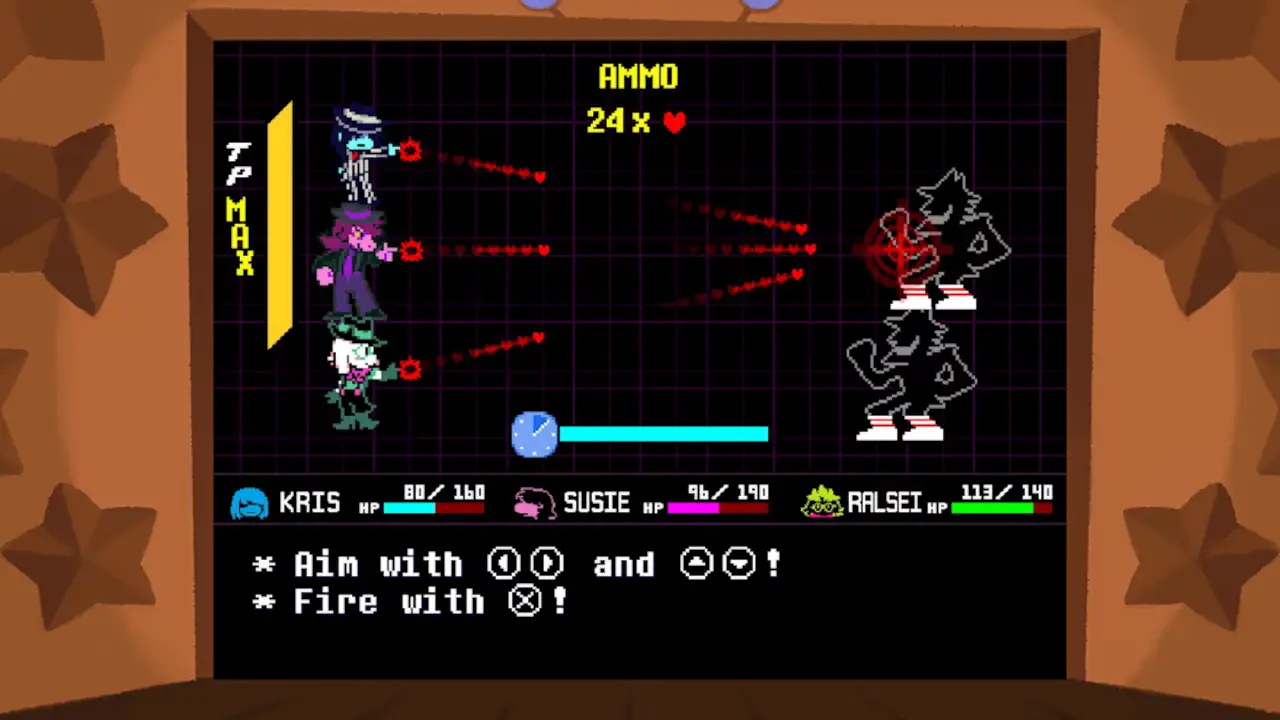Click the '24 x' ammo counter text

click(617, 122)
